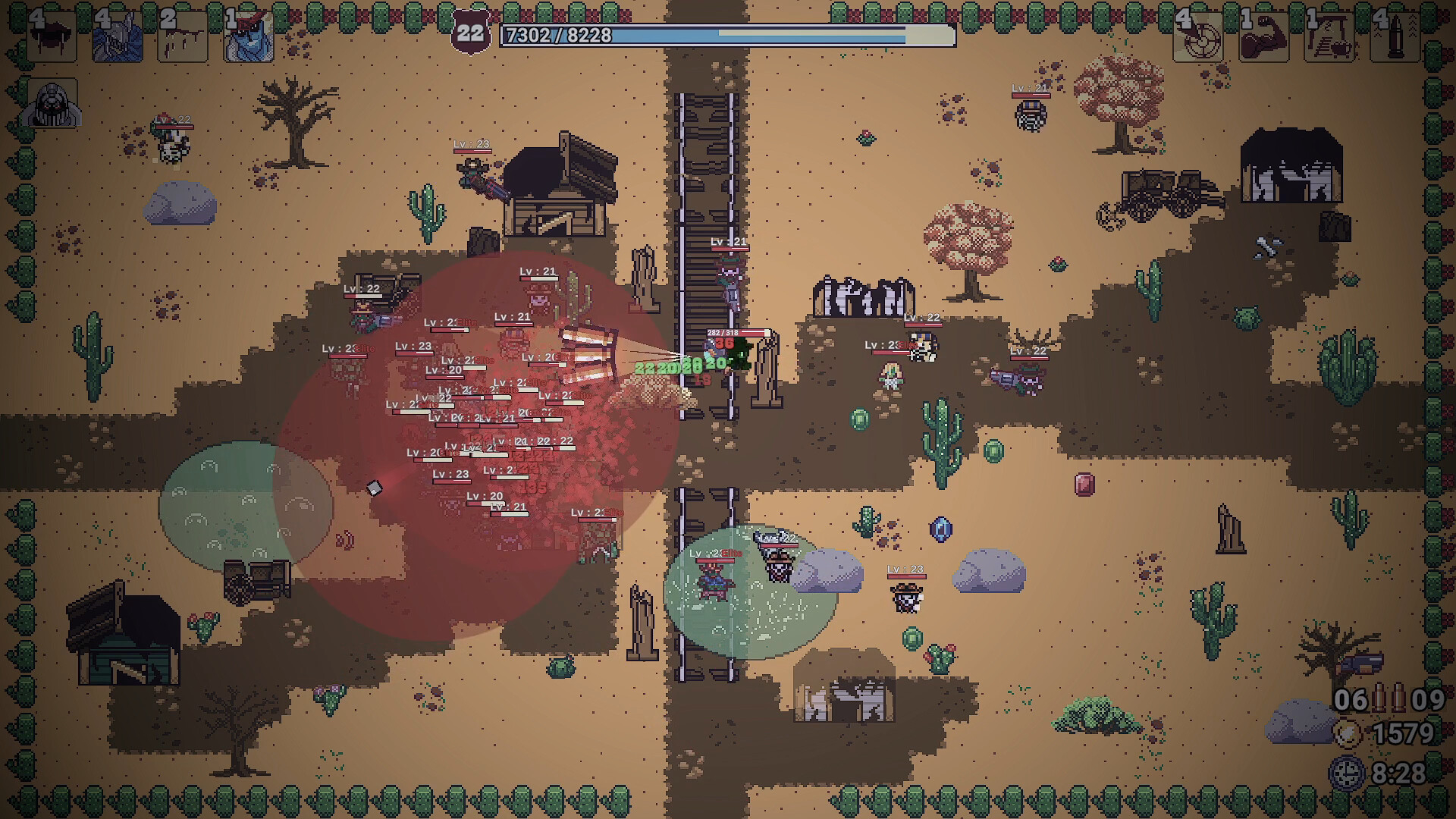Select the crosshair target upgrade icon
The width and height of the screenshot is (1456, 819).
click(1198, 35)
